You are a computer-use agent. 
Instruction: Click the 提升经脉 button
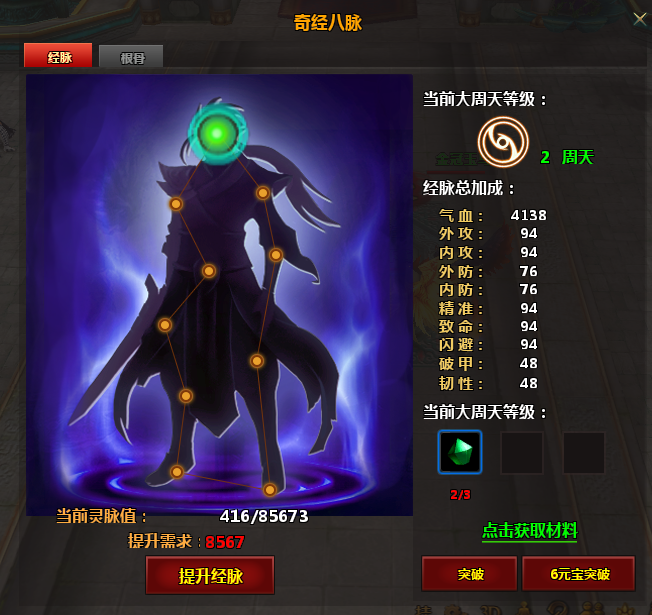pyautogui.click(x=210, y=576)
